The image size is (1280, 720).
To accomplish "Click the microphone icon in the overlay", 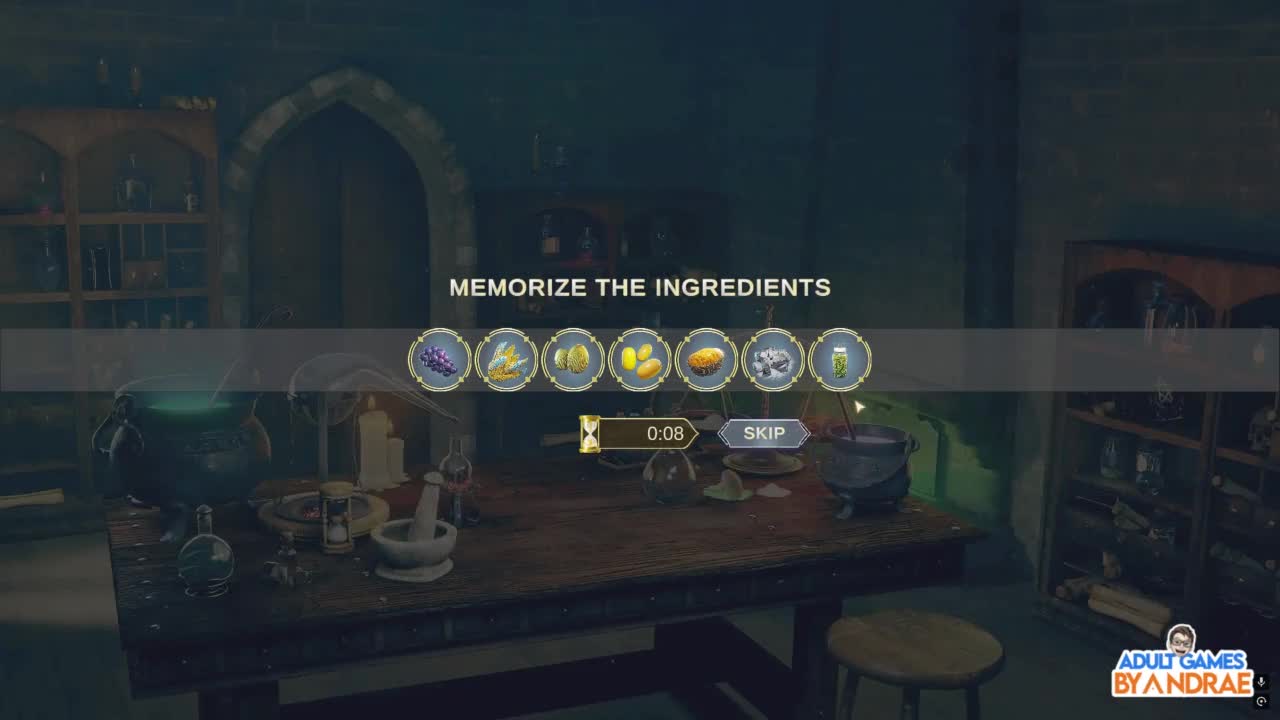I will pos(1262,682).
